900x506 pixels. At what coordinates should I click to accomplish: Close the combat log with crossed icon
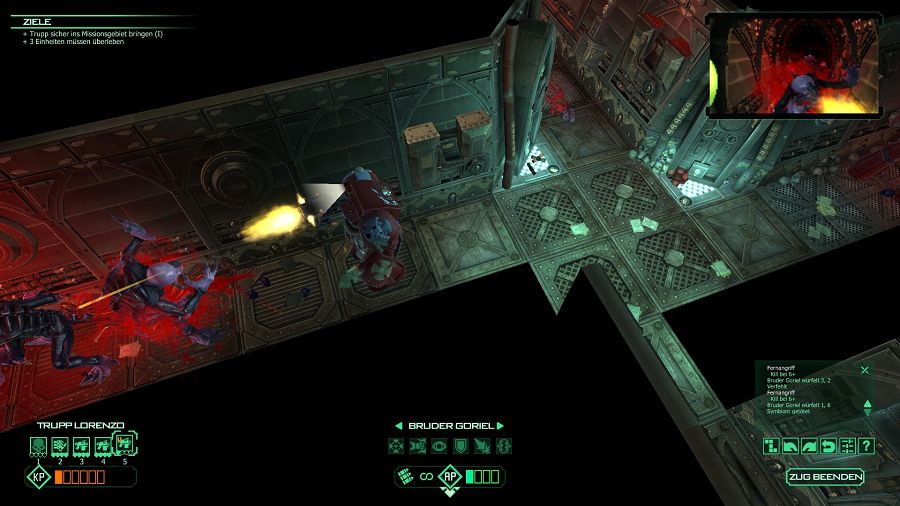point(865,369)
